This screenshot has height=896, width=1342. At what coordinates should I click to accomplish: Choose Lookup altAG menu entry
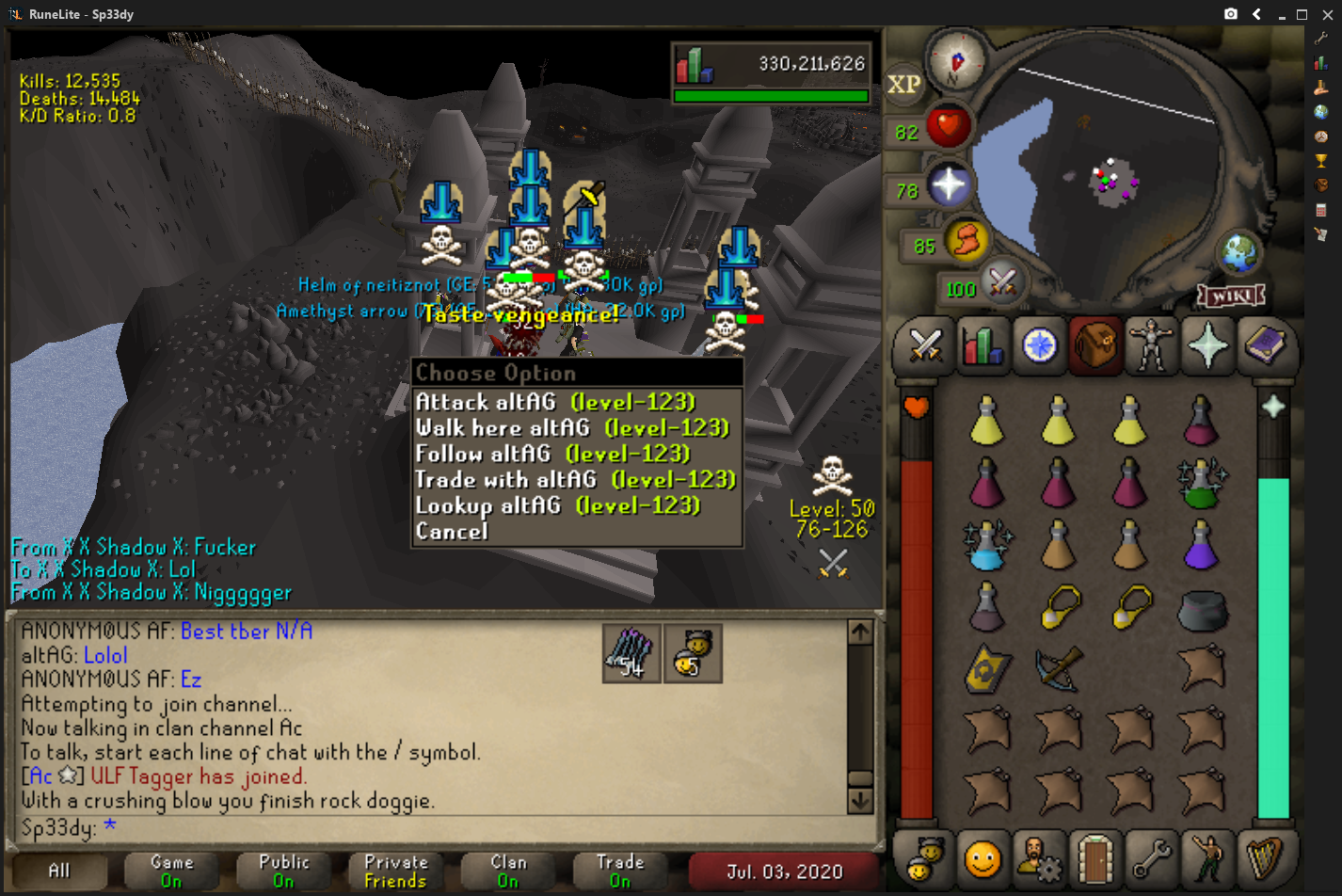[558, 506]
